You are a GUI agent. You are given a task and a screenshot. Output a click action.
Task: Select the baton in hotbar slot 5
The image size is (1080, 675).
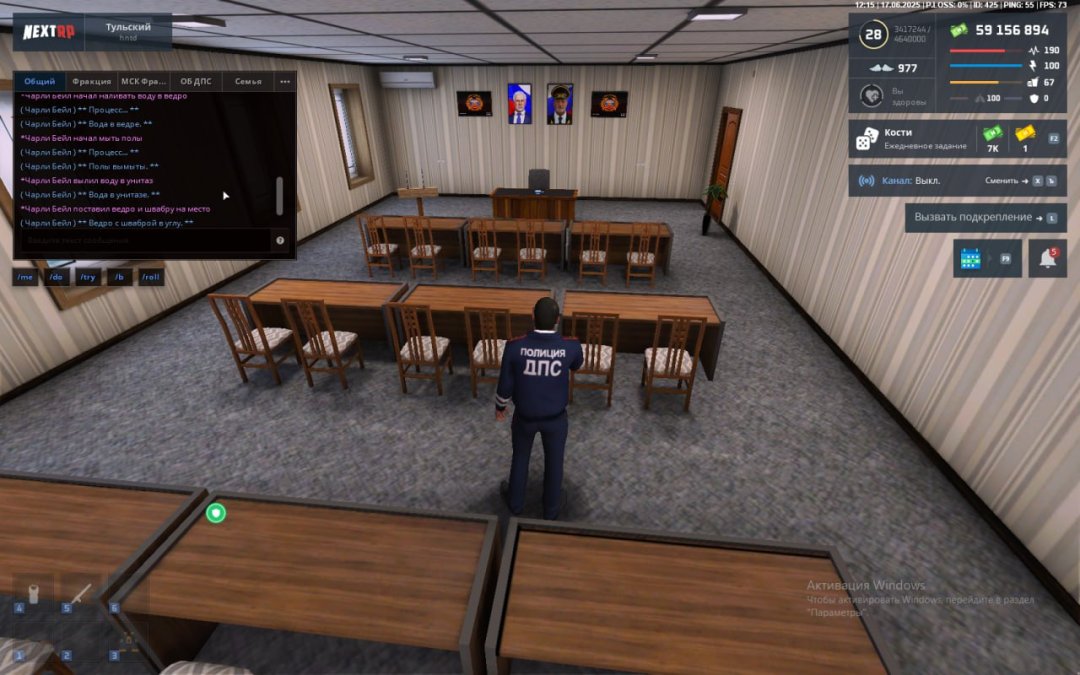tap(81, 594)
